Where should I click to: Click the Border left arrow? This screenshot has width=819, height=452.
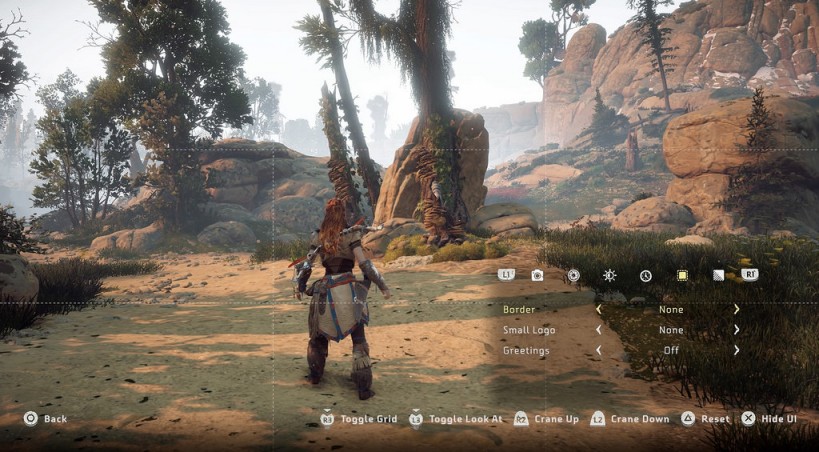point(599,310)
